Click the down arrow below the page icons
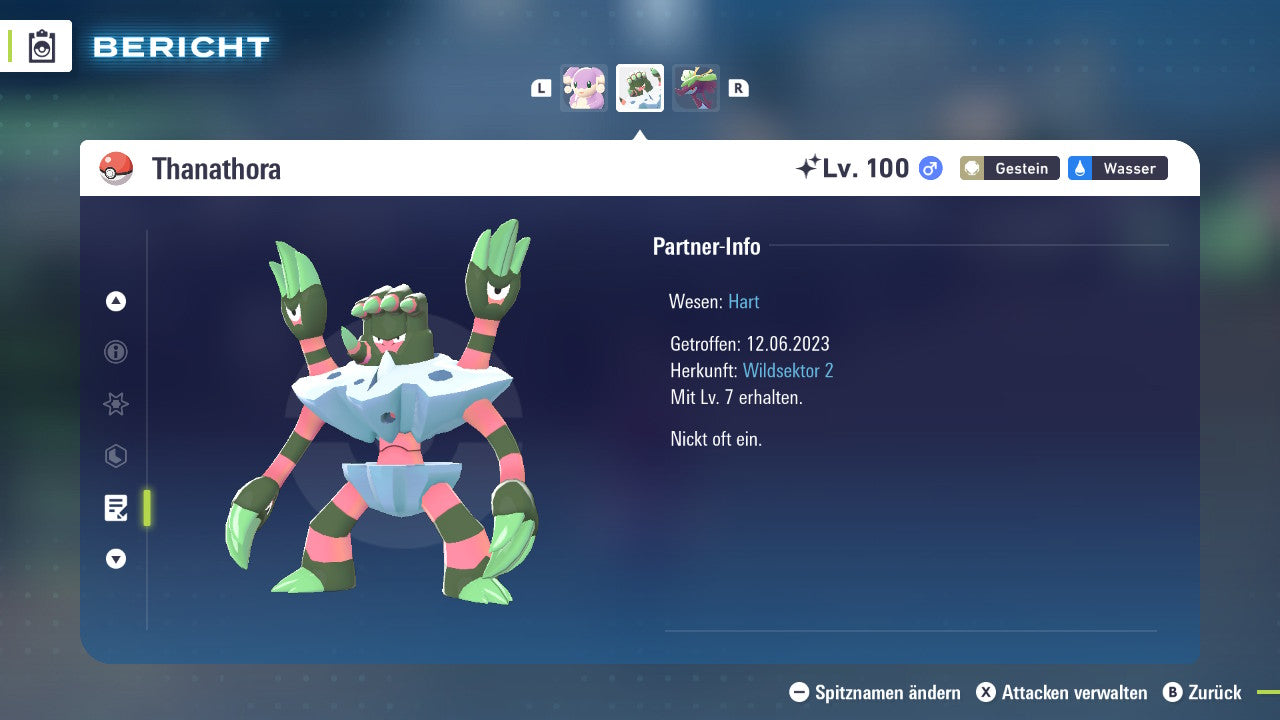The height and width of the screenshot is (720, 1280). click(x=116, y=559)
